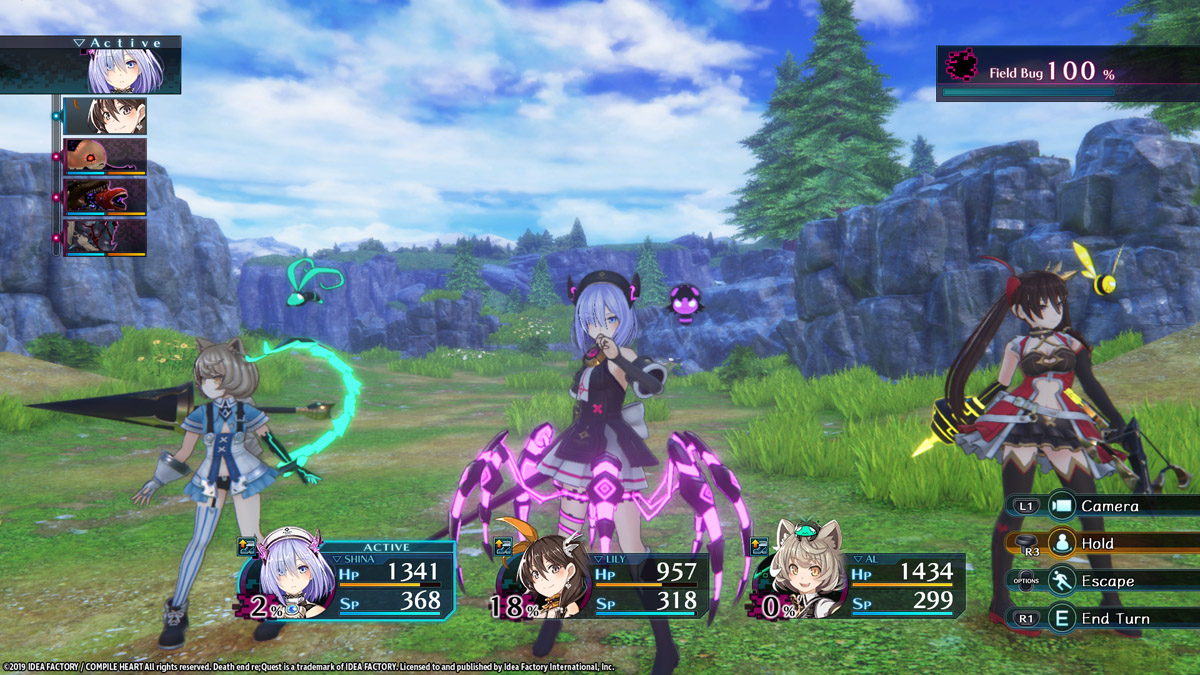
Task: Click Shina's active status panel
Action: pos(350,582)
